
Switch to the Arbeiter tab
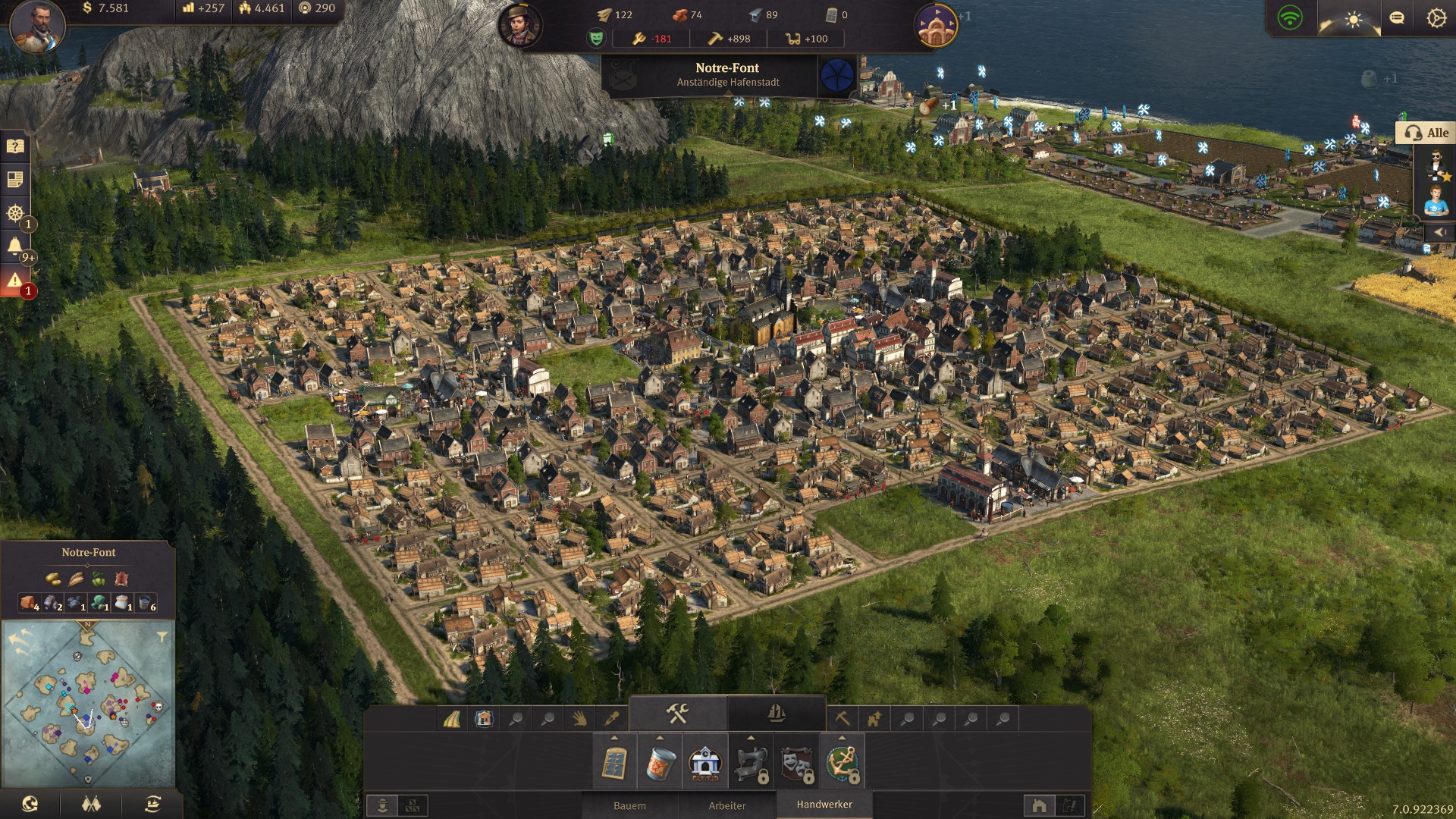[726, 805]
